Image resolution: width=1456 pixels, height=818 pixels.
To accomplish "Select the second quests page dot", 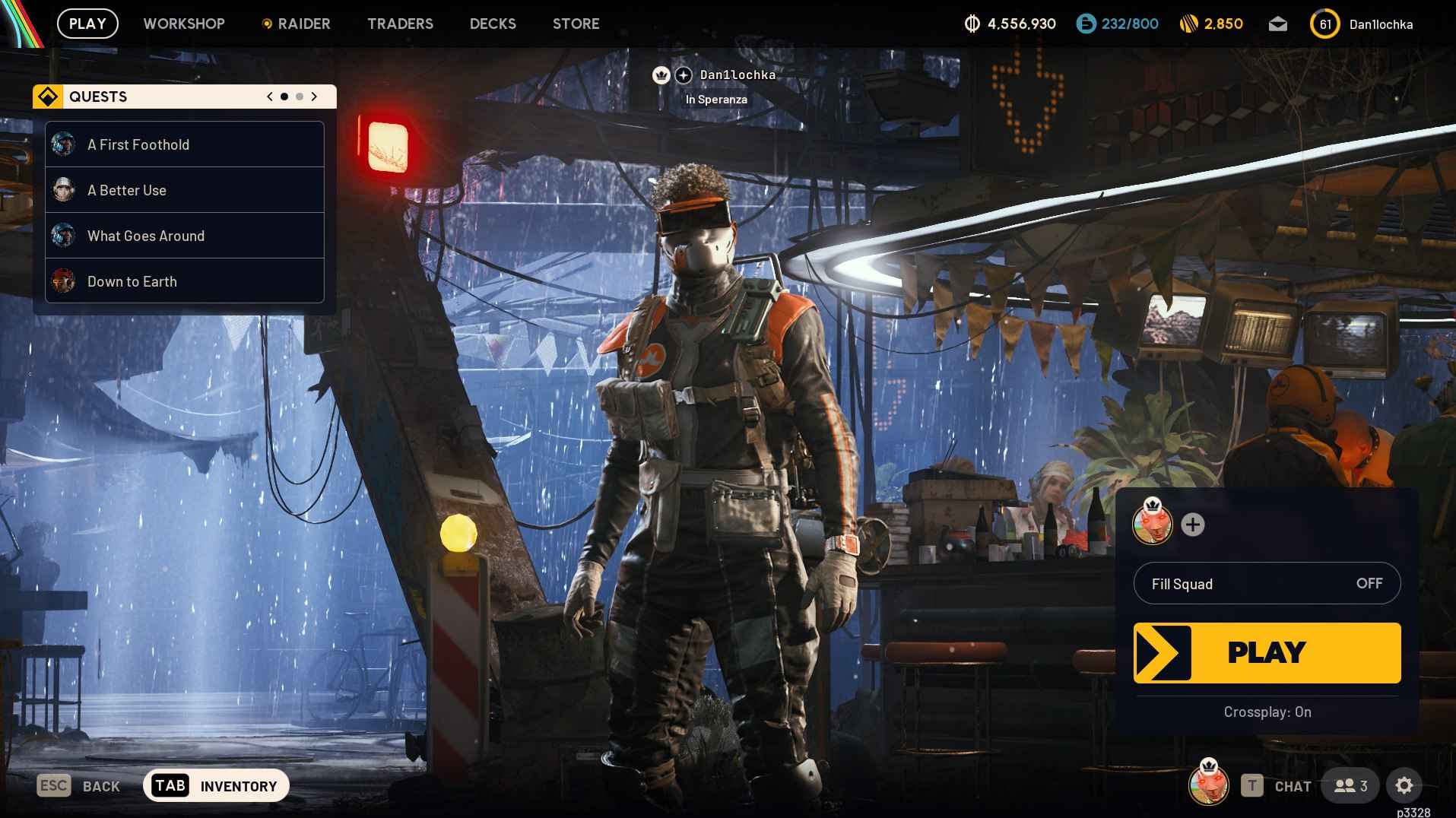I will [x=300, y=97].
